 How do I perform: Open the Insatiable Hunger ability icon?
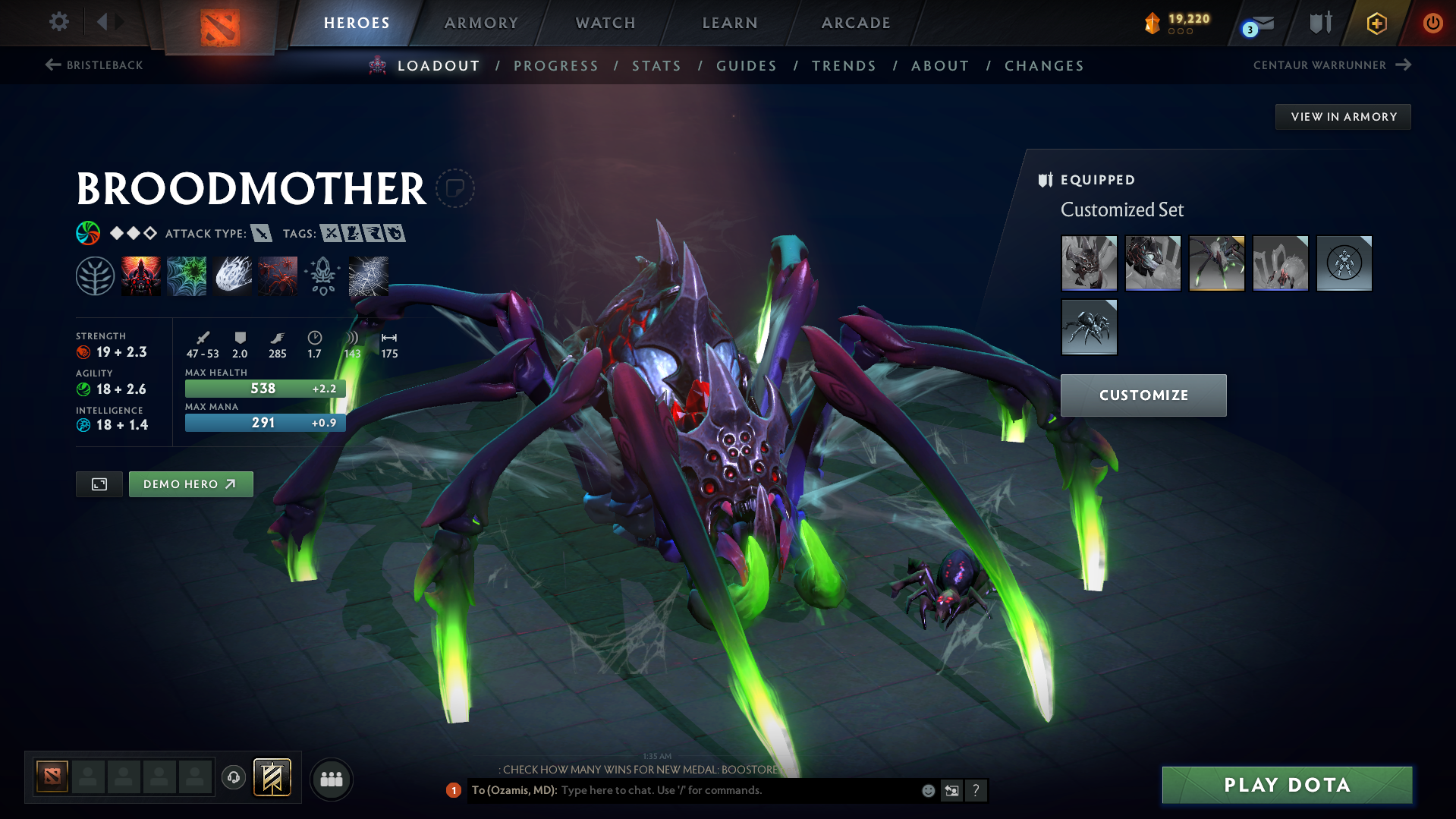pos(141,276)
